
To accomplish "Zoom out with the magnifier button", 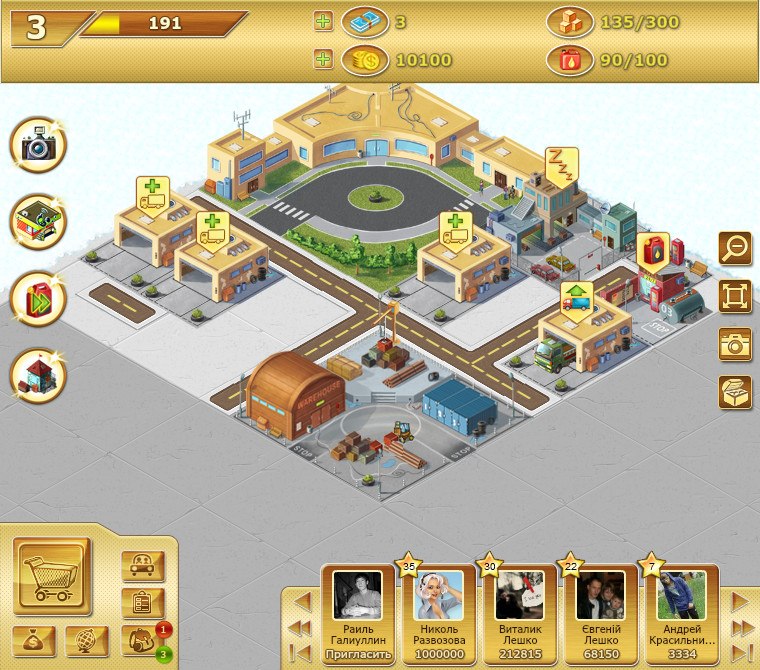I will tap(735, 247).
